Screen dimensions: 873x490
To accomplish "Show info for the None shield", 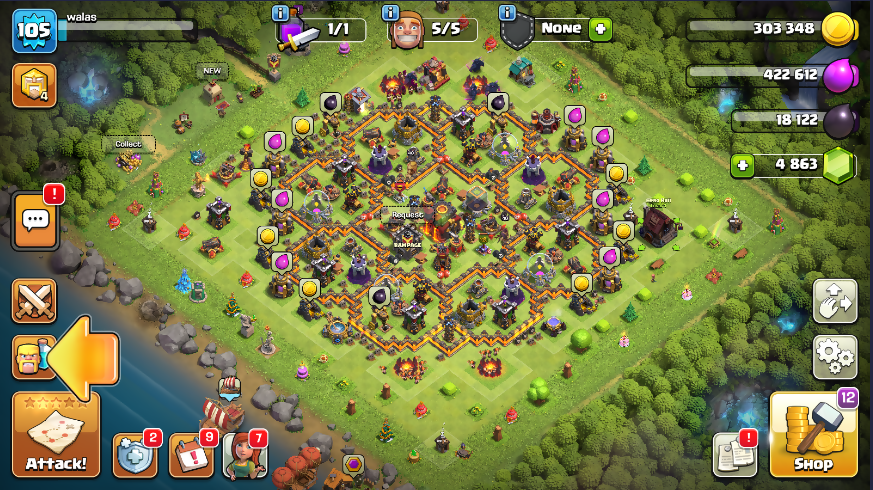I will [x=507, y=13].
